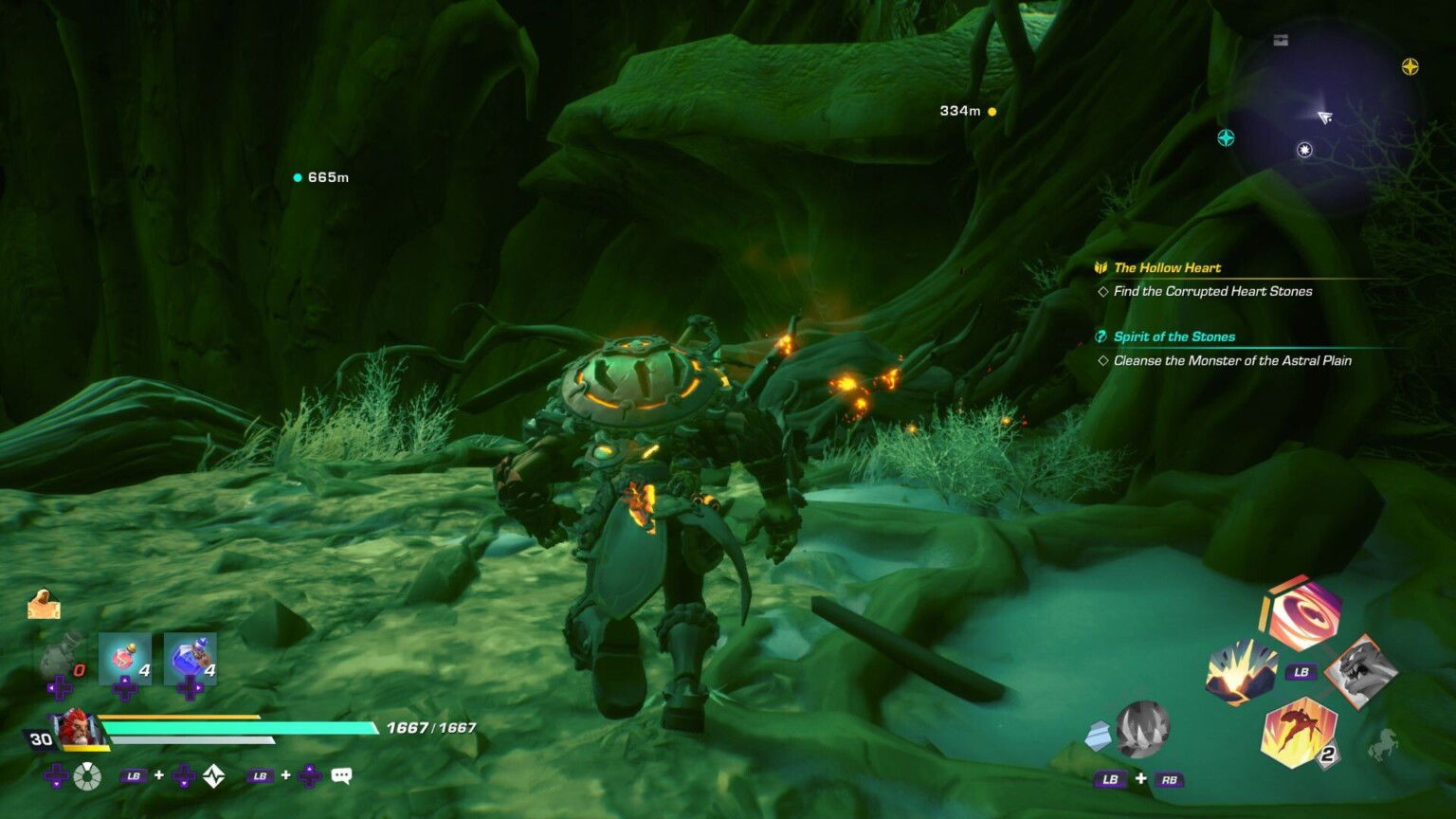Use the blue potion with the wizard hat
This screenshot has height=819, width=1456.
191,658
